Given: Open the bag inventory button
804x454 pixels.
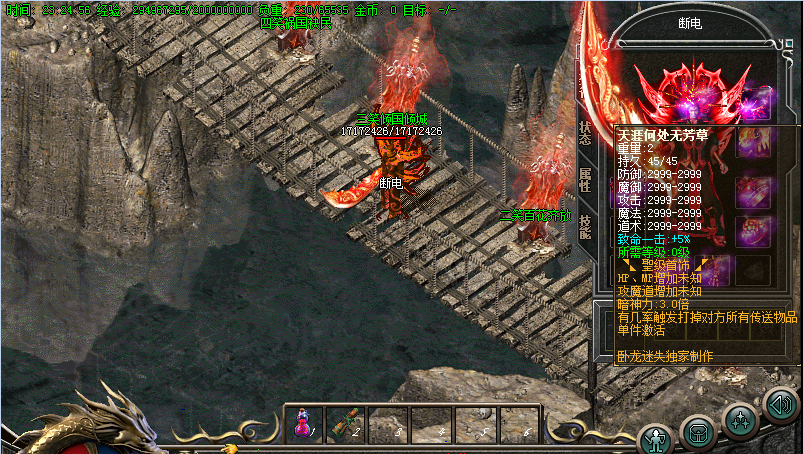Looking at the screenshot, I should point(697,431).
